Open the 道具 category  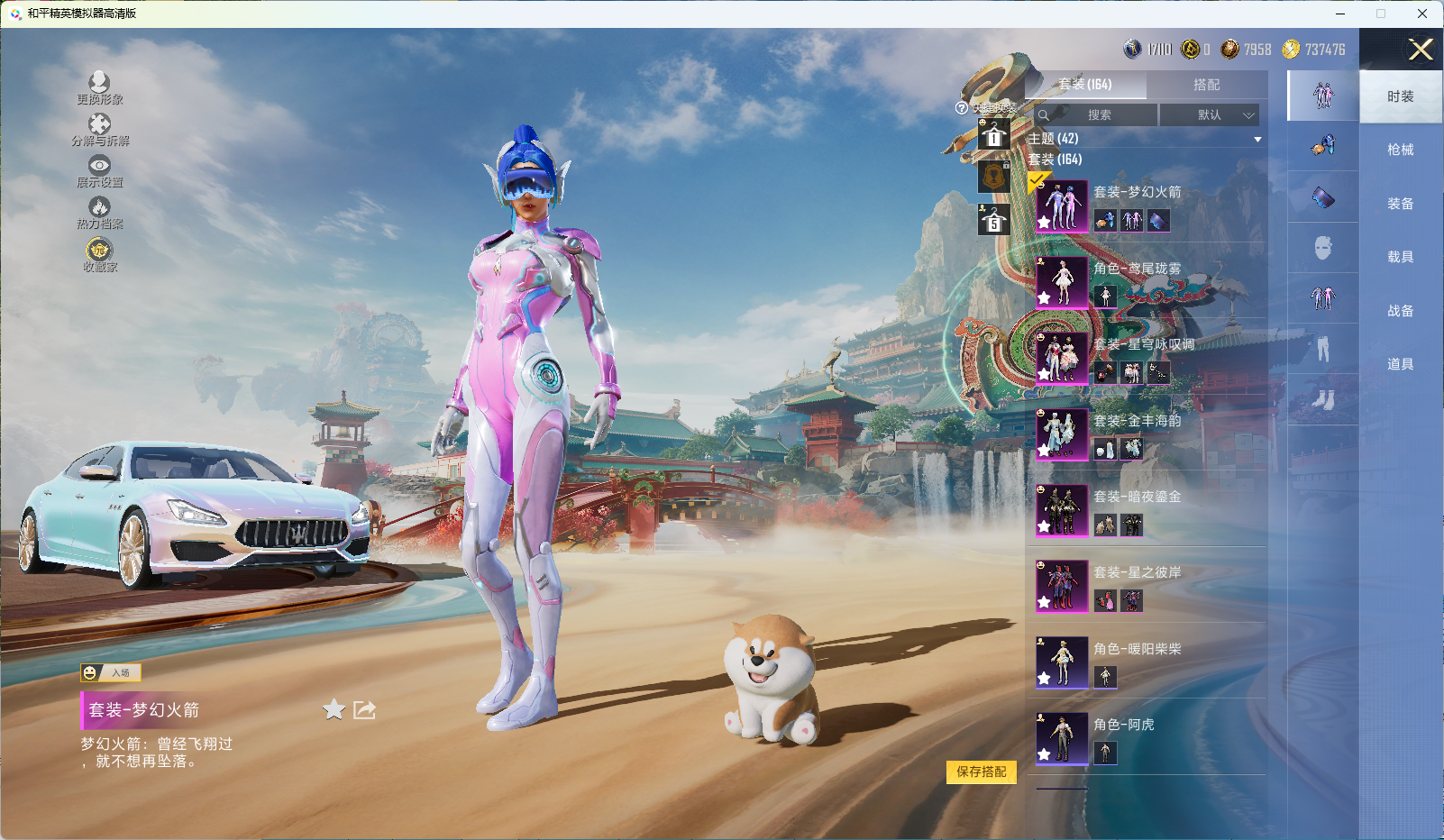tap(1400, 364)
